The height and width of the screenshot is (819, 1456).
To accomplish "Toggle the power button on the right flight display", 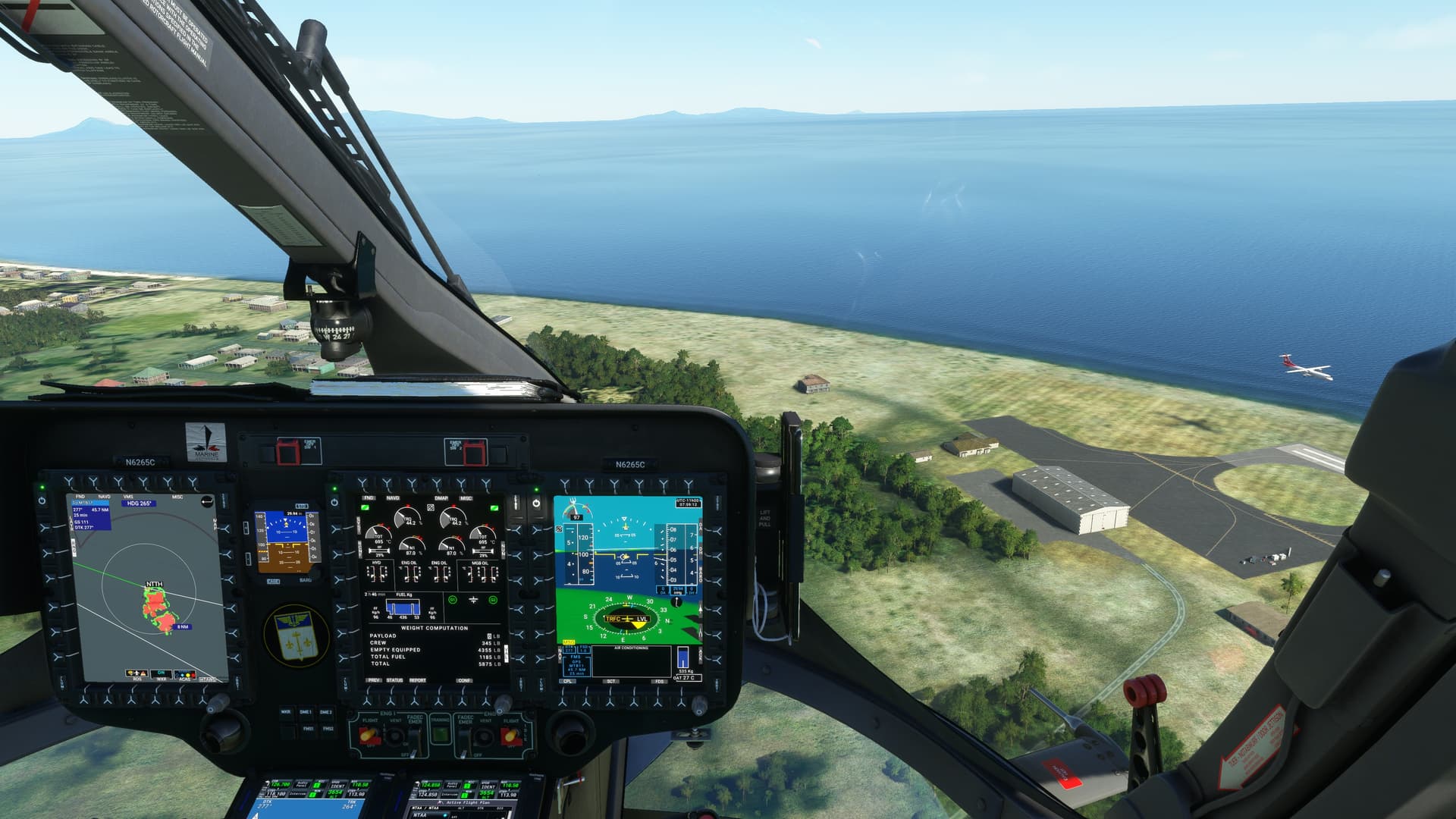I will tap(536, 503).
